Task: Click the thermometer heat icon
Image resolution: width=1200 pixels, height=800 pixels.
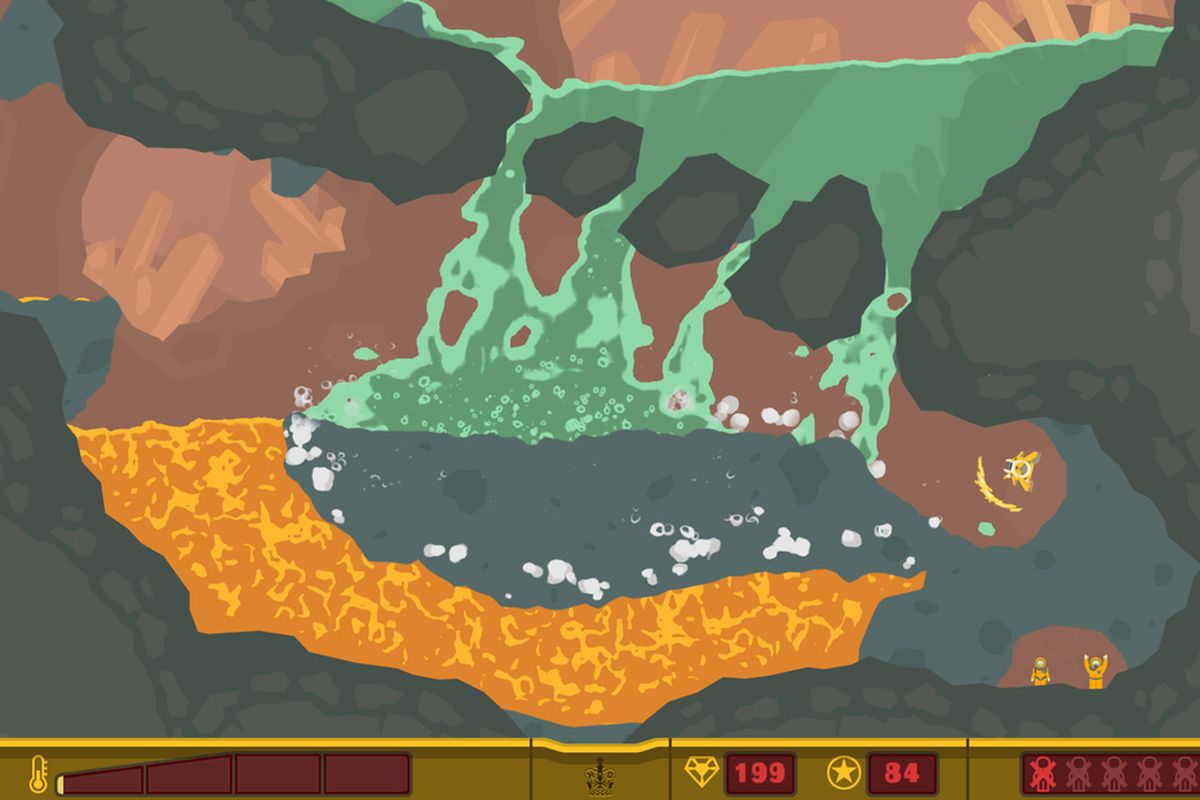Action: pos(38,773)
